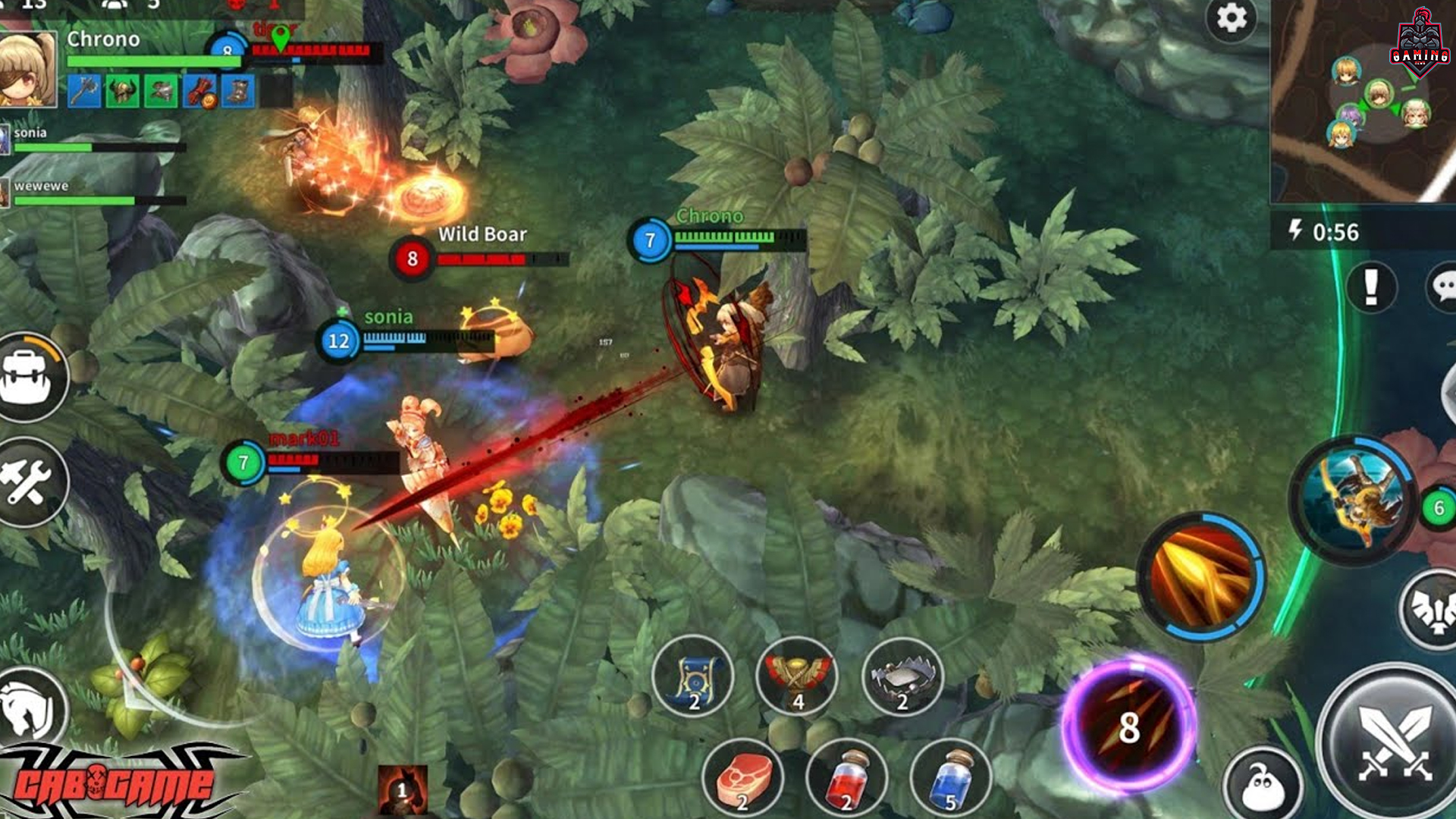
Task: Use the purple claw skill on cooldown
Action: pyautogui.click(x=1128, y=726)
